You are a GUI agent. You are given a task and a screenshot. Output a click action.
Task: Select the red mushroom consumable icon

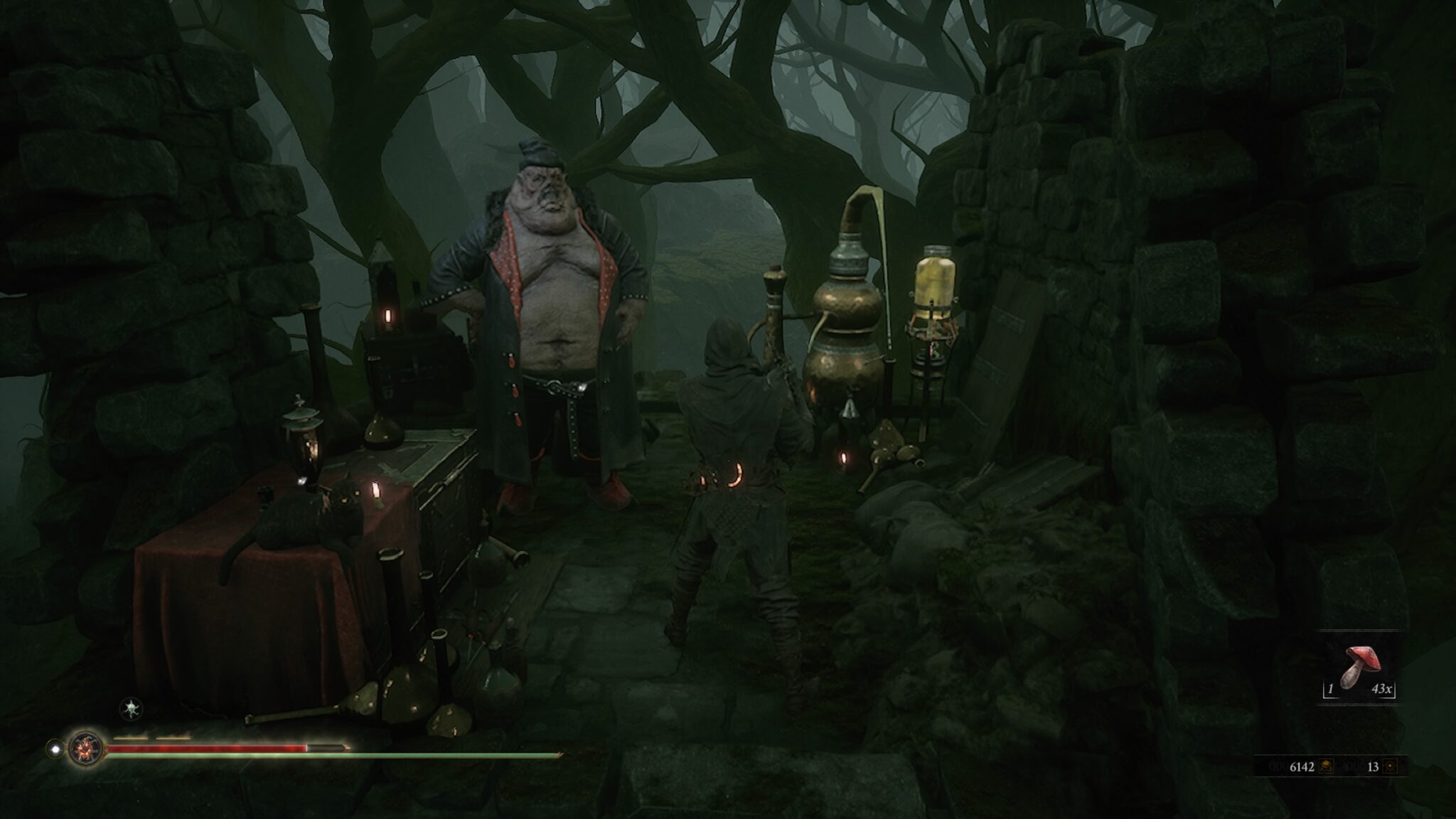(1363, 659)
